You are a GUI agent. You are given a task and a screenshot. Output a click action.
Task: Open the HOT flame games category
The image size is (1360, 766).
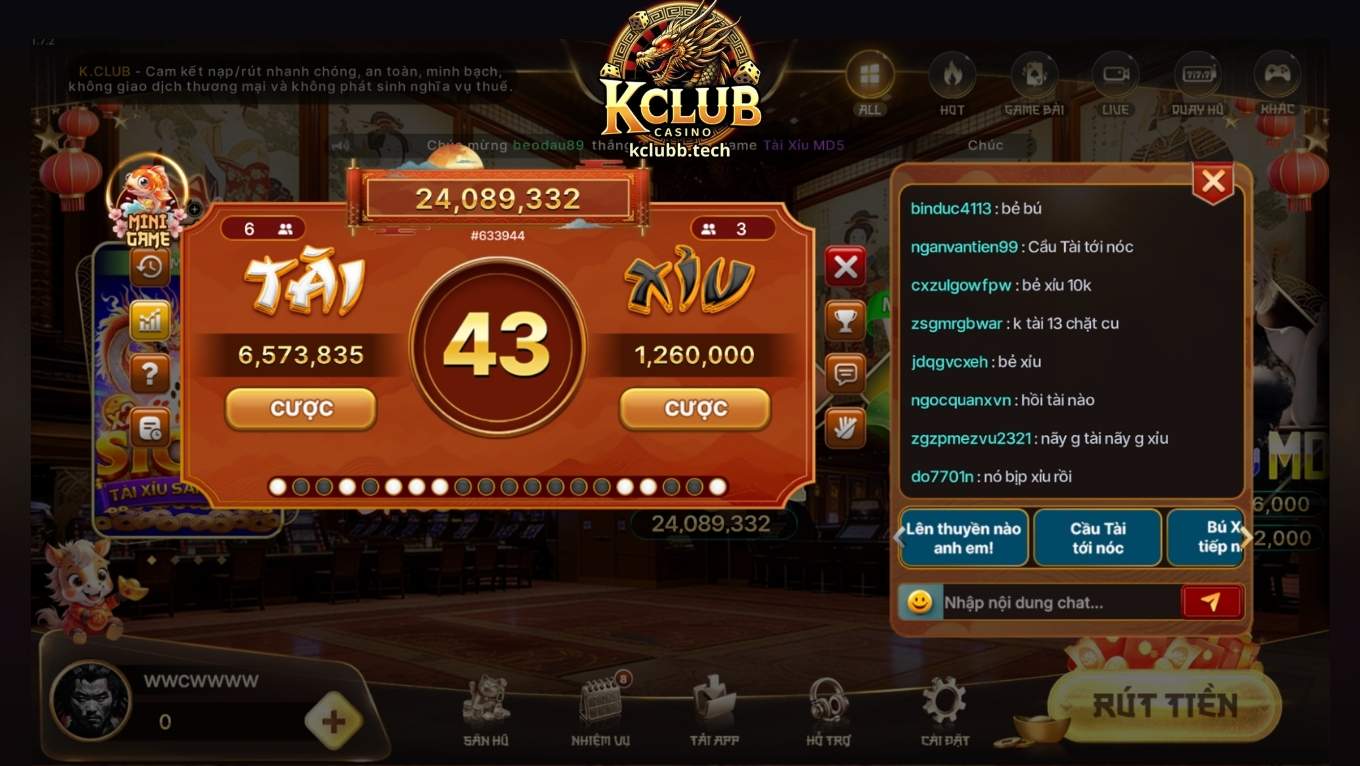951,73
